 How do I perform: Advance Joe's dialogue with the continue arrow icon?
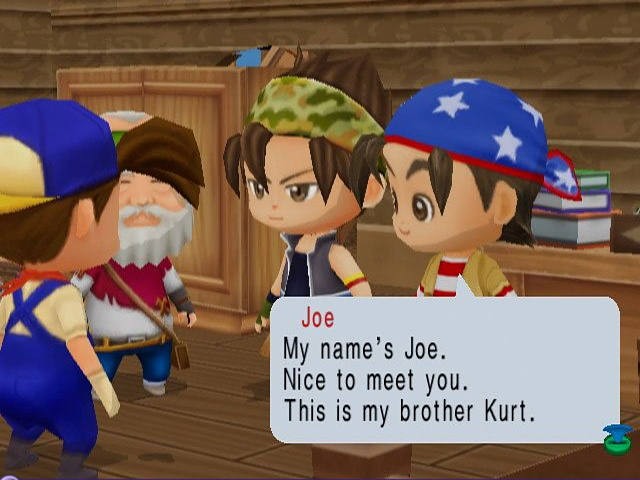pos(615,438)
